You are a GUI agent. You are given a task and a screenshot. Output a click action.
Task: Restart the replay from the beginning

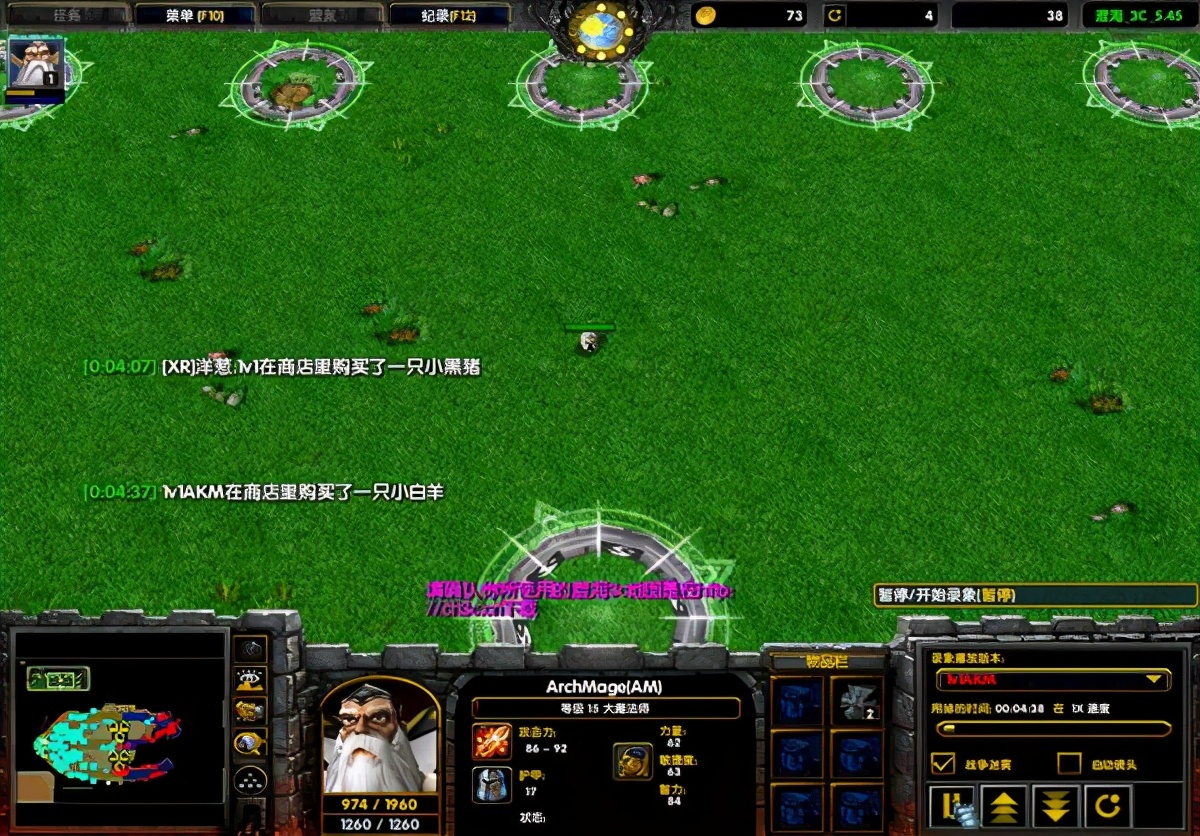(x=1108, y=805)
